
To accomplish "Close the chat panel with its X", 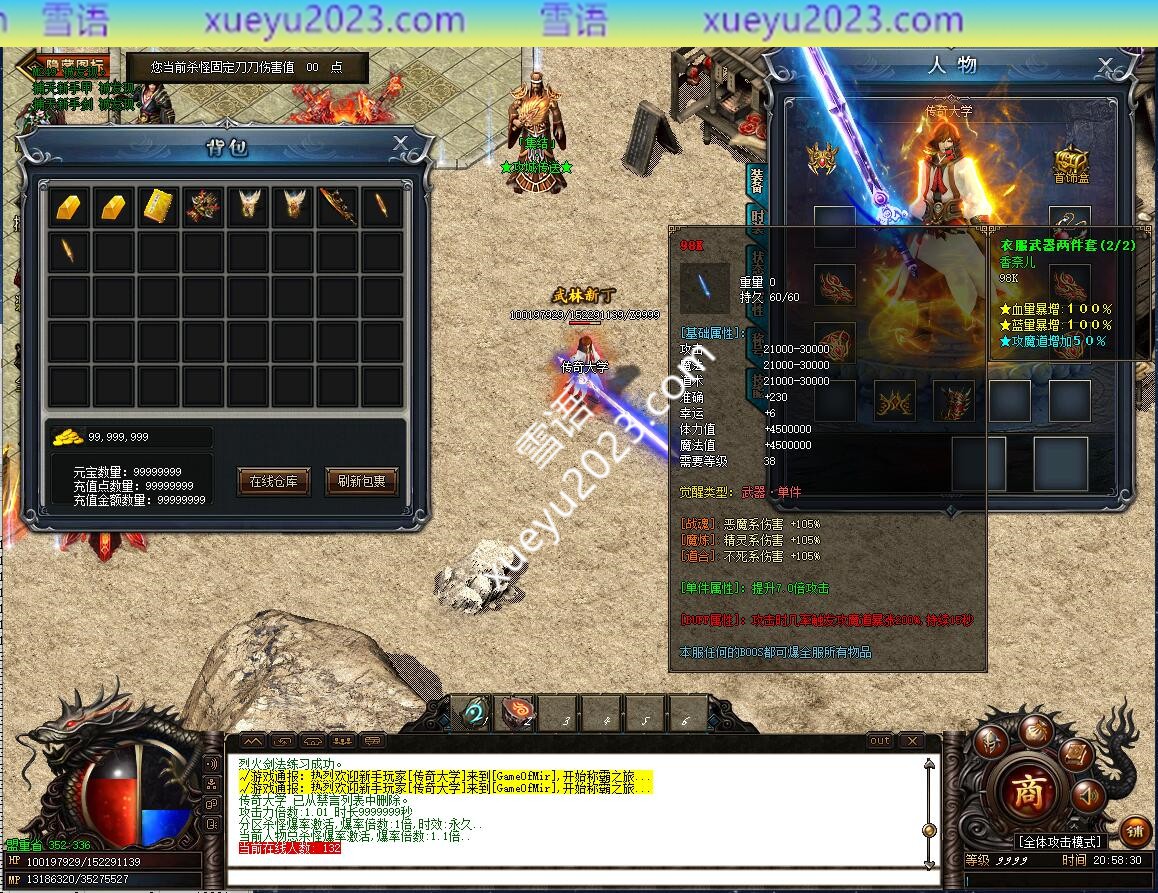I will click(912, 741).
